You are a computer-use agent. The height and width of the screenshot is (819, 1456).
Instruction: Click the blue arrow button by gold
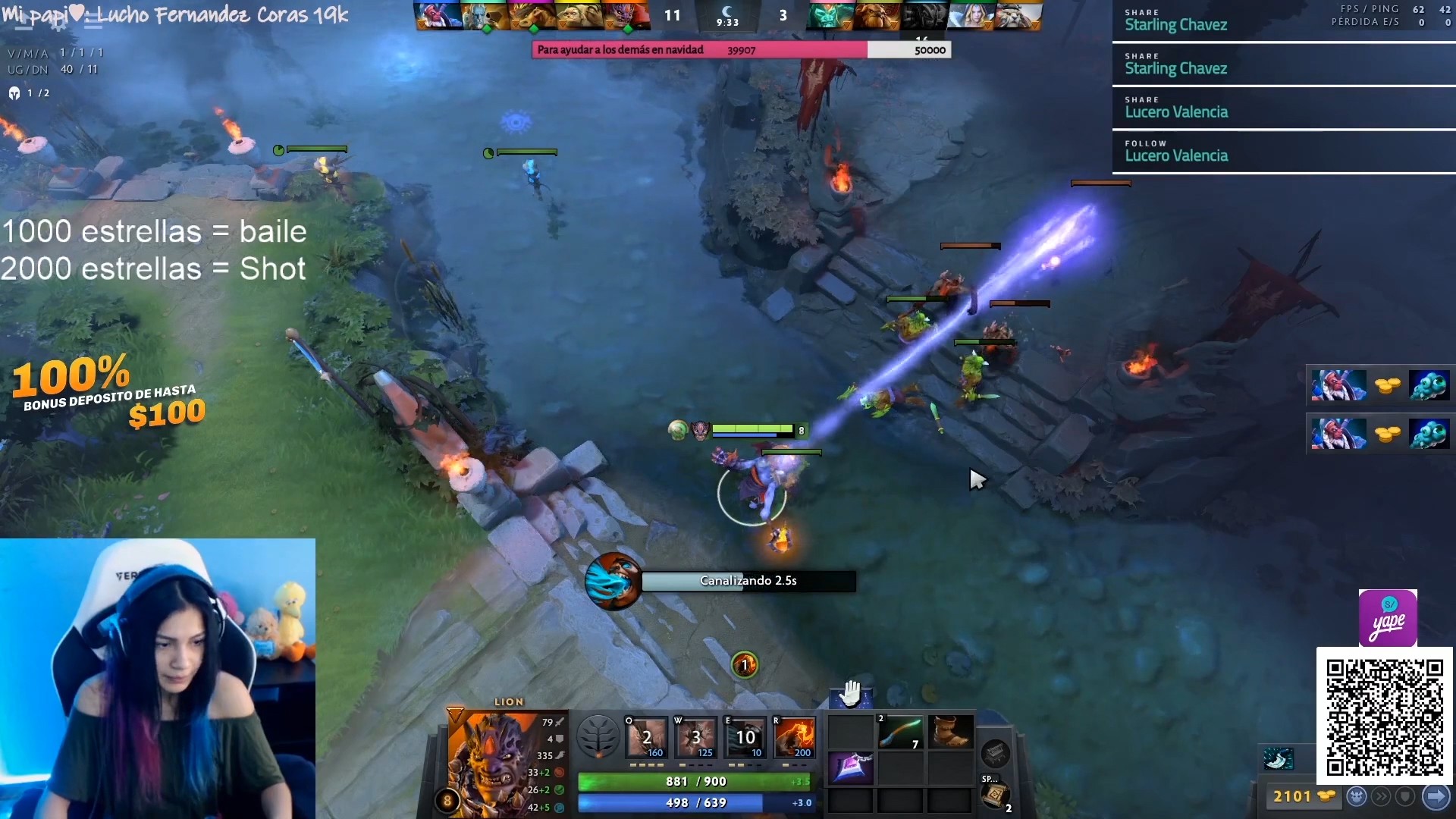click(1436, 796)
